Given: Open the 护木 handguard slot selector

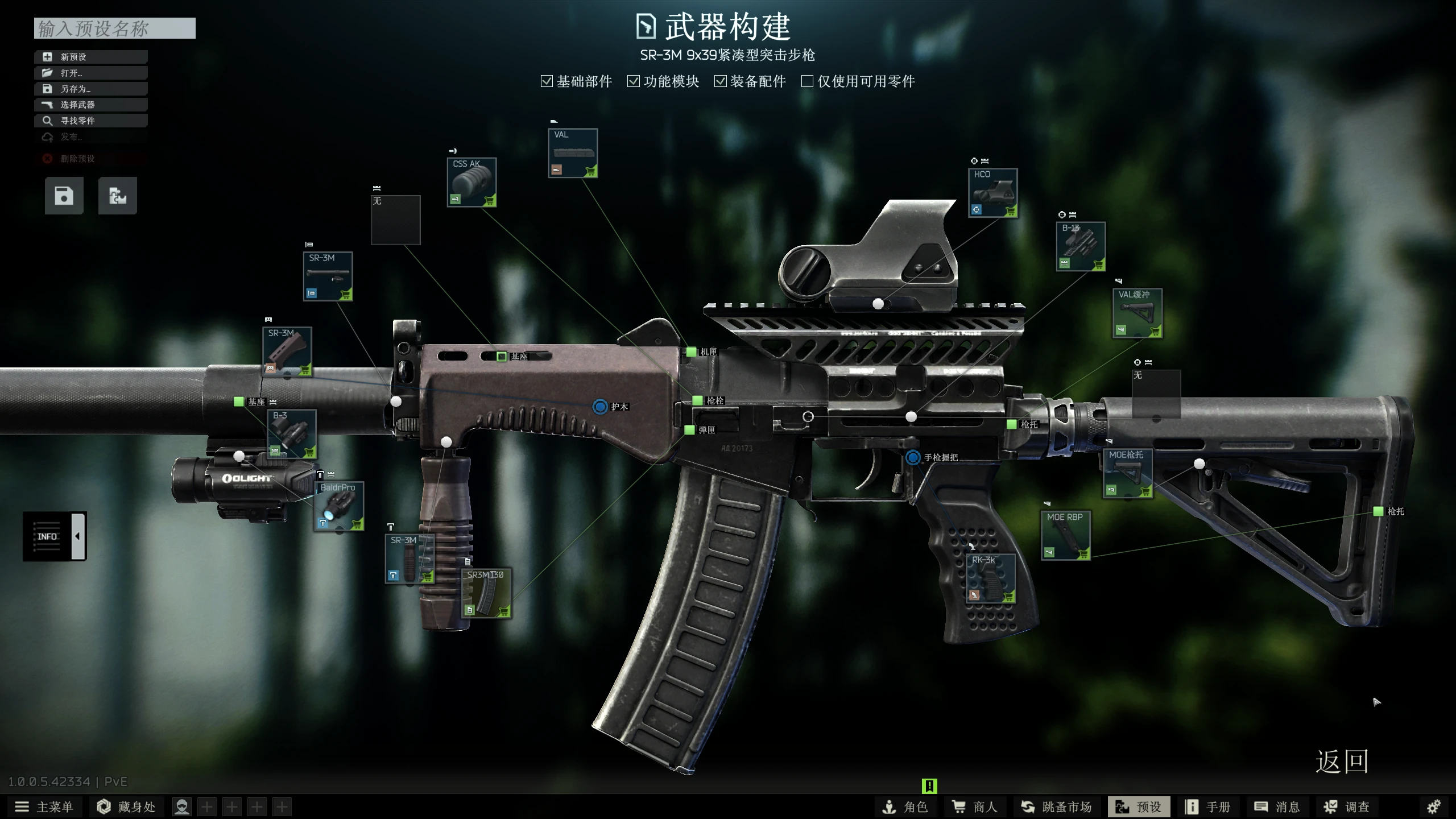Looking at the screenshot, I should point(599,407).
